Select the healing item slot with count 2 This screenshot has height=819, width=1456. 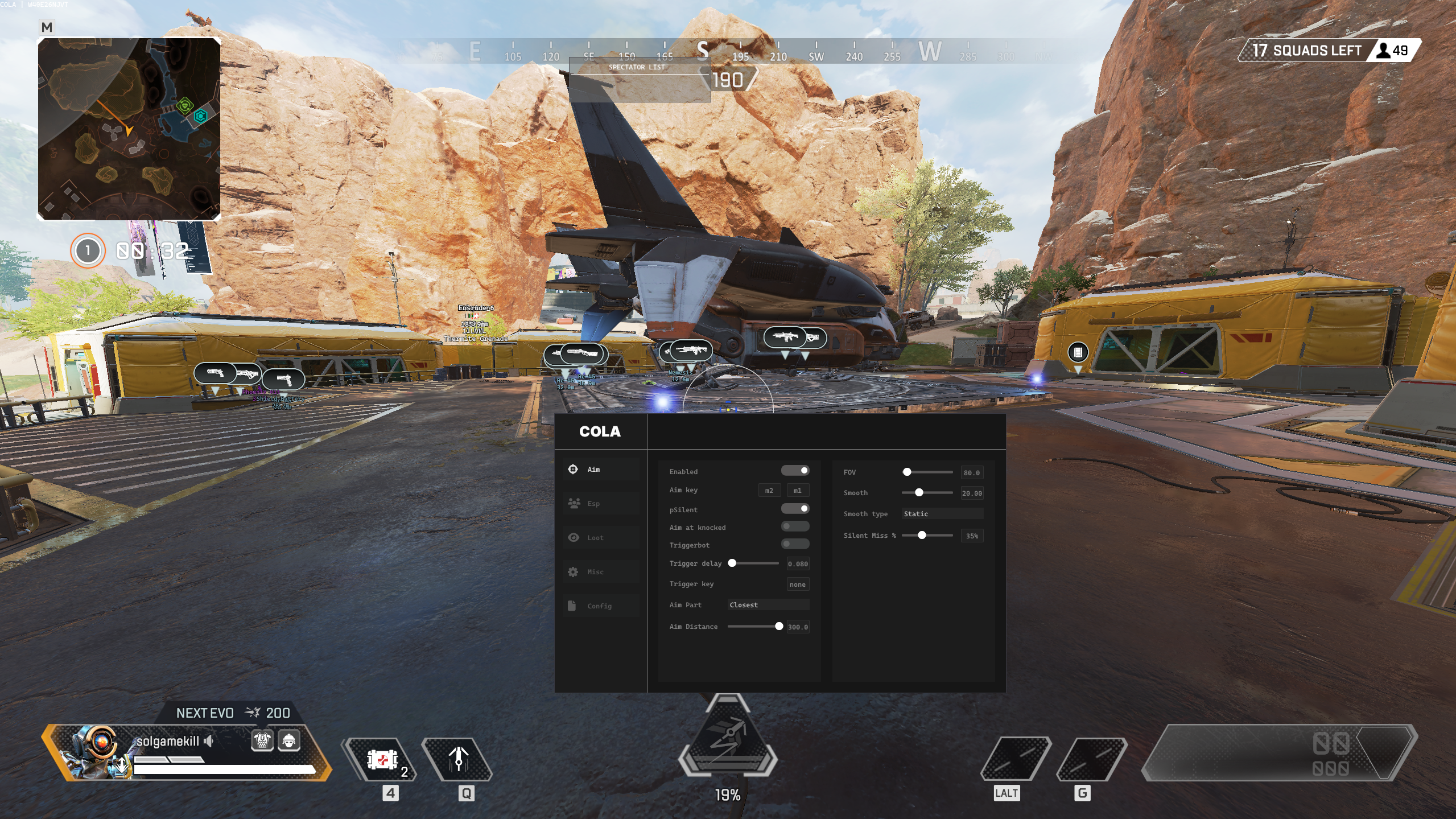[381, 759]
